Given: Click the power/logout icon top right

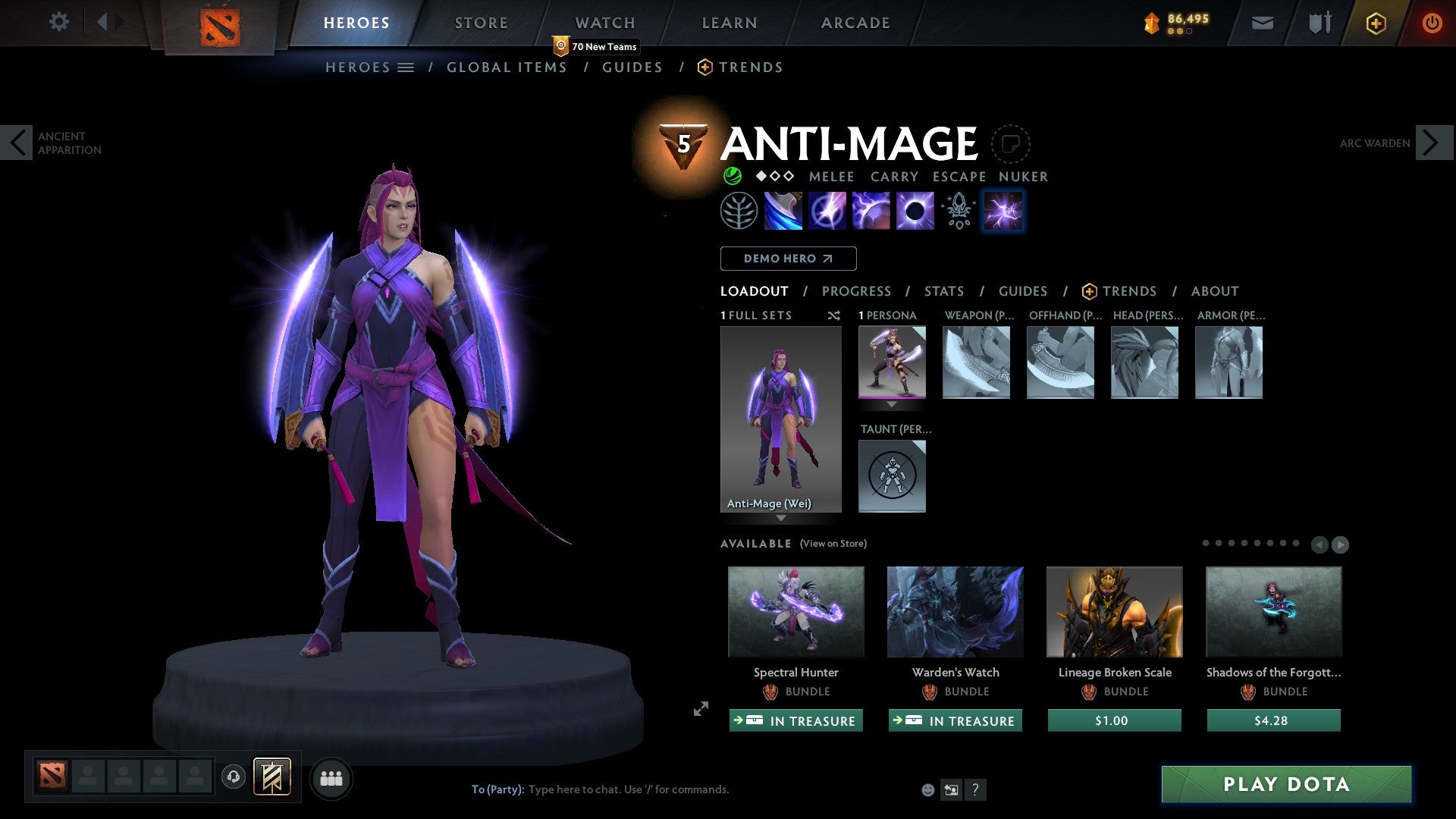Looking at the screenshot, I should click(1432, 23).
